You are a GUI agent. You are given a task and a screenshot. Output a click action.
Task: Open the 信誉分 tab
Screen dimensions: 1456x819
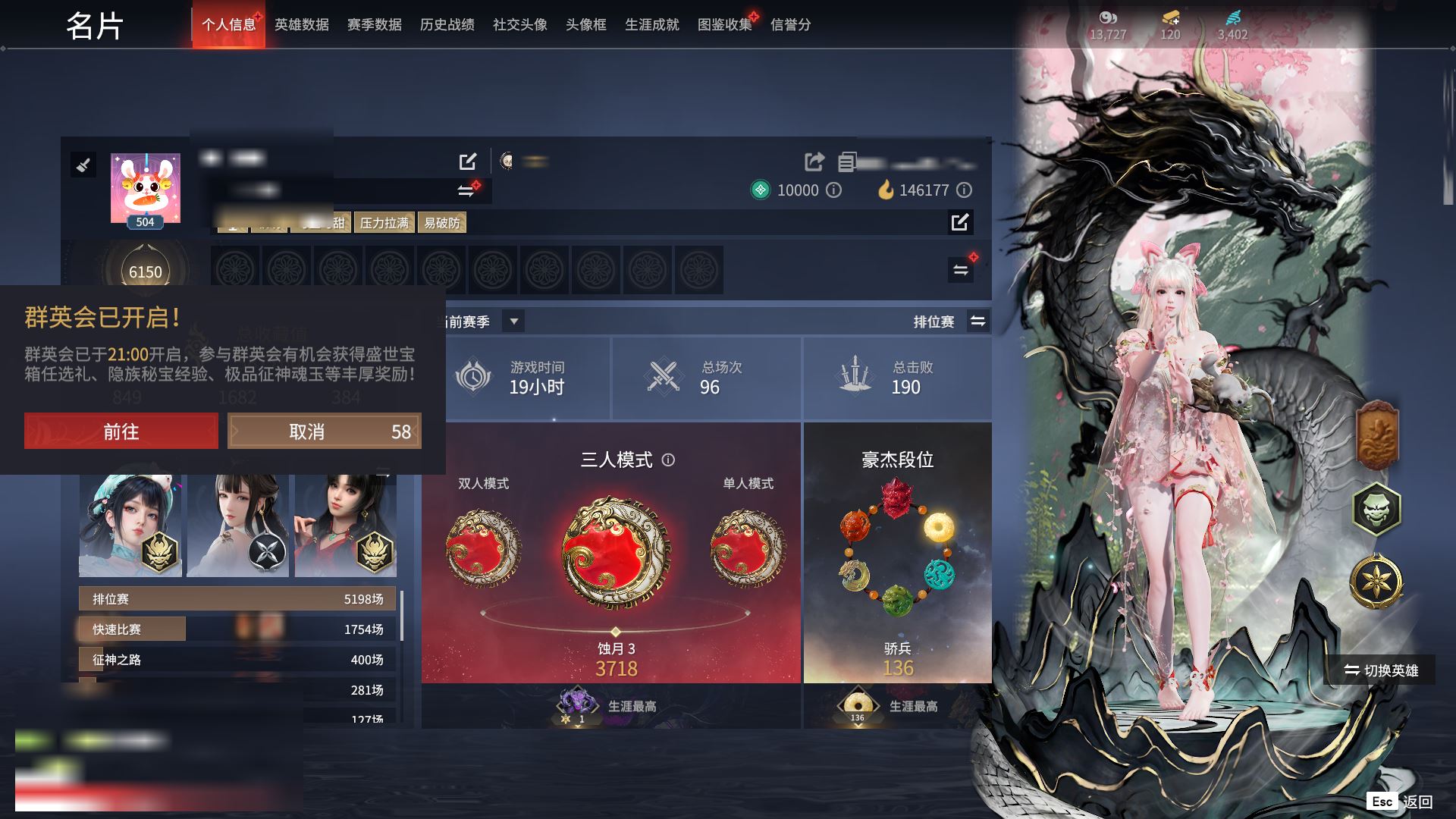click(x=790, y=25)
